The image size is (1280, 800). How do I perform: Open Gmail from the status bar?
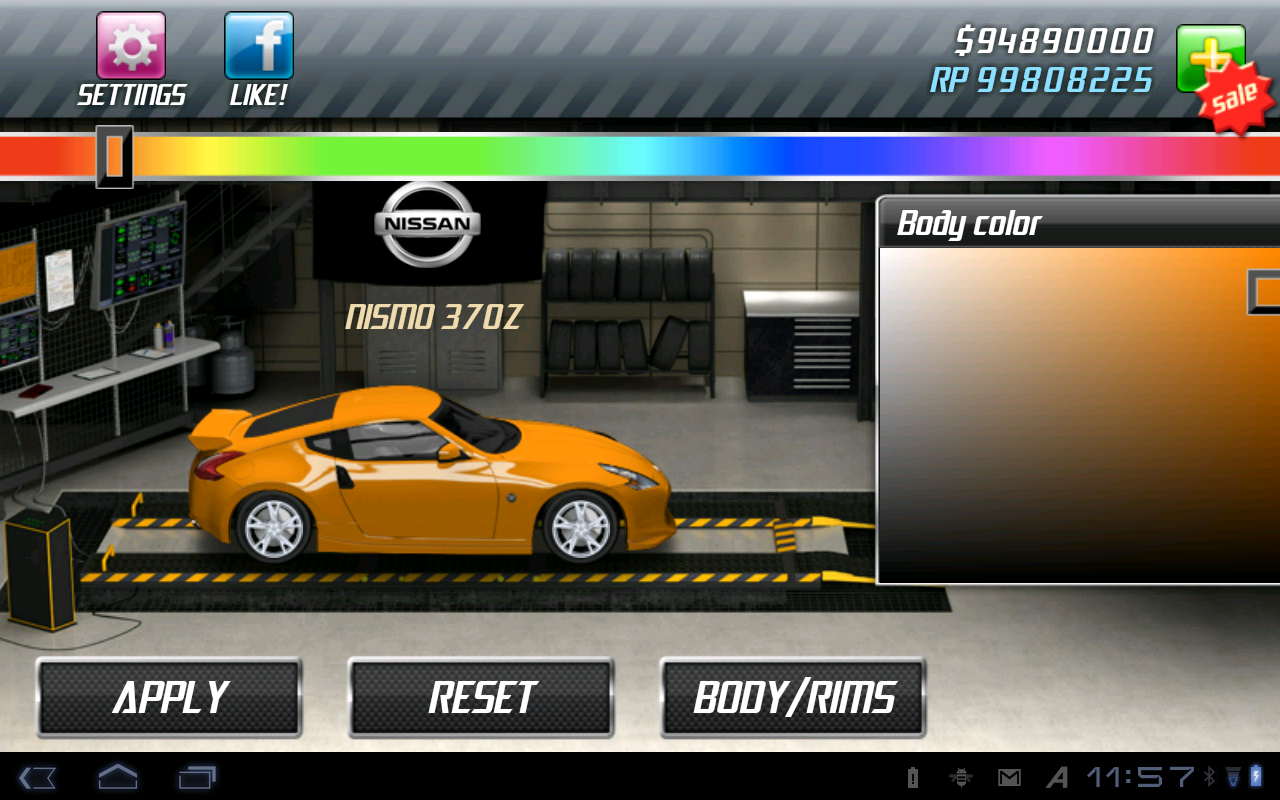coord(1010,777)
